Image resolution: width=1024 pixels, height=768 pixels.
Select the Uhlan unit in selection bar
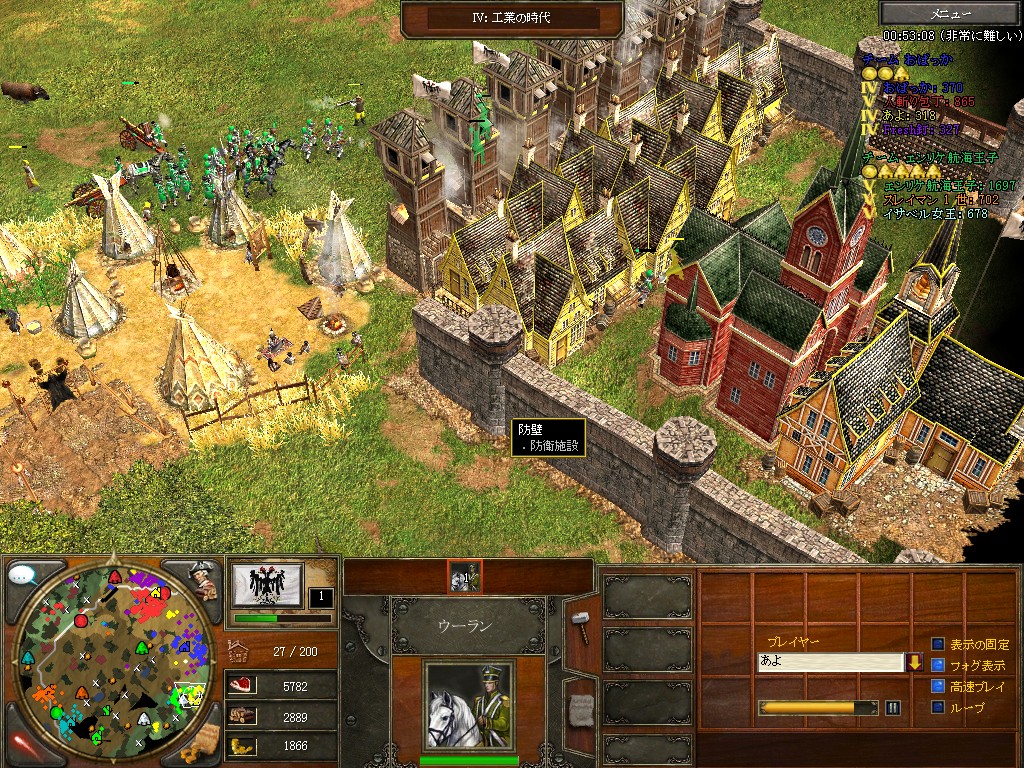pyautogui.click(x=464, y=576)
